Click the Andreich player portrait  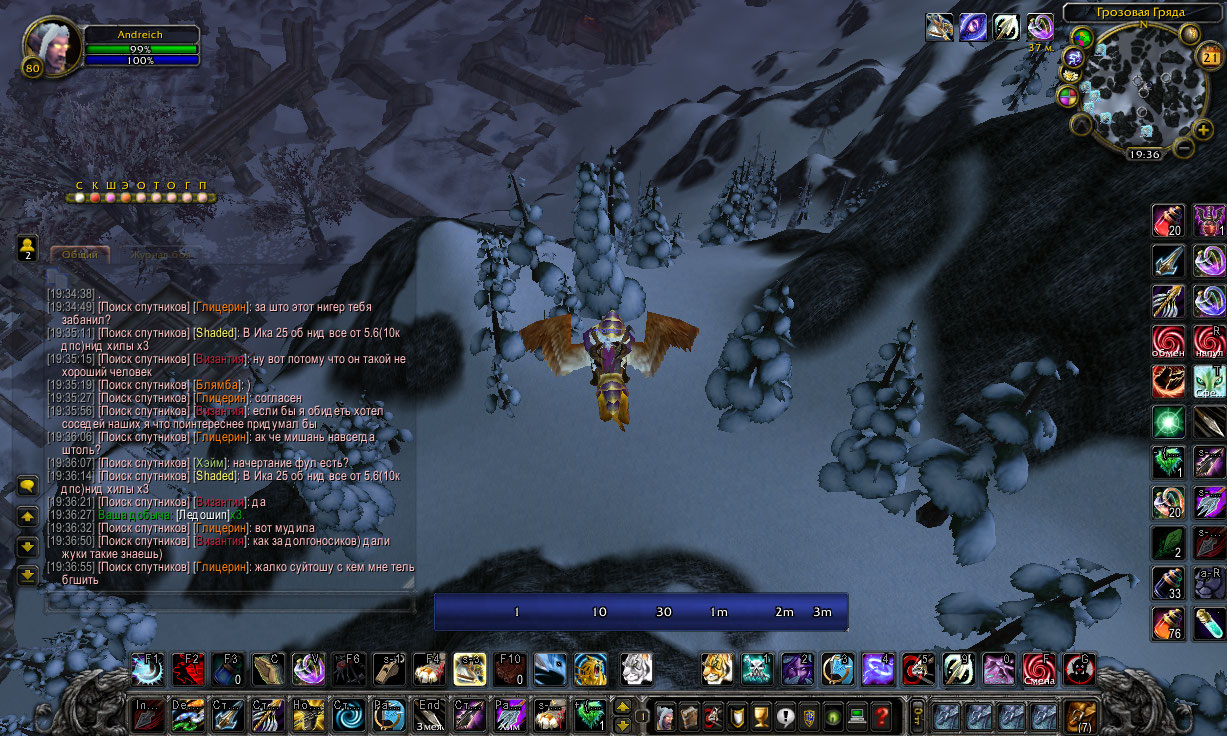[52, 46]
